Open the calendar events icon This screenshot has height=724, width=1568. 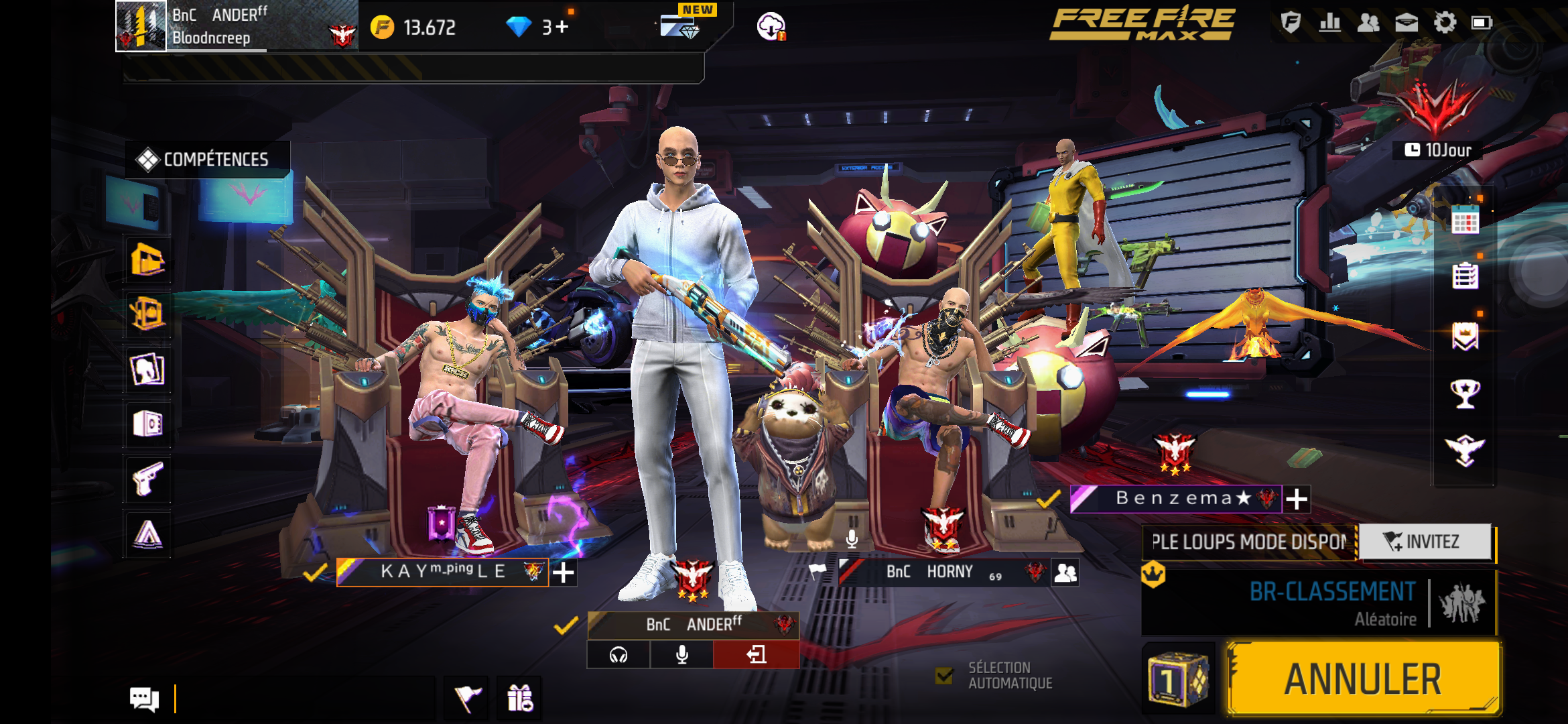point(1465,220)
